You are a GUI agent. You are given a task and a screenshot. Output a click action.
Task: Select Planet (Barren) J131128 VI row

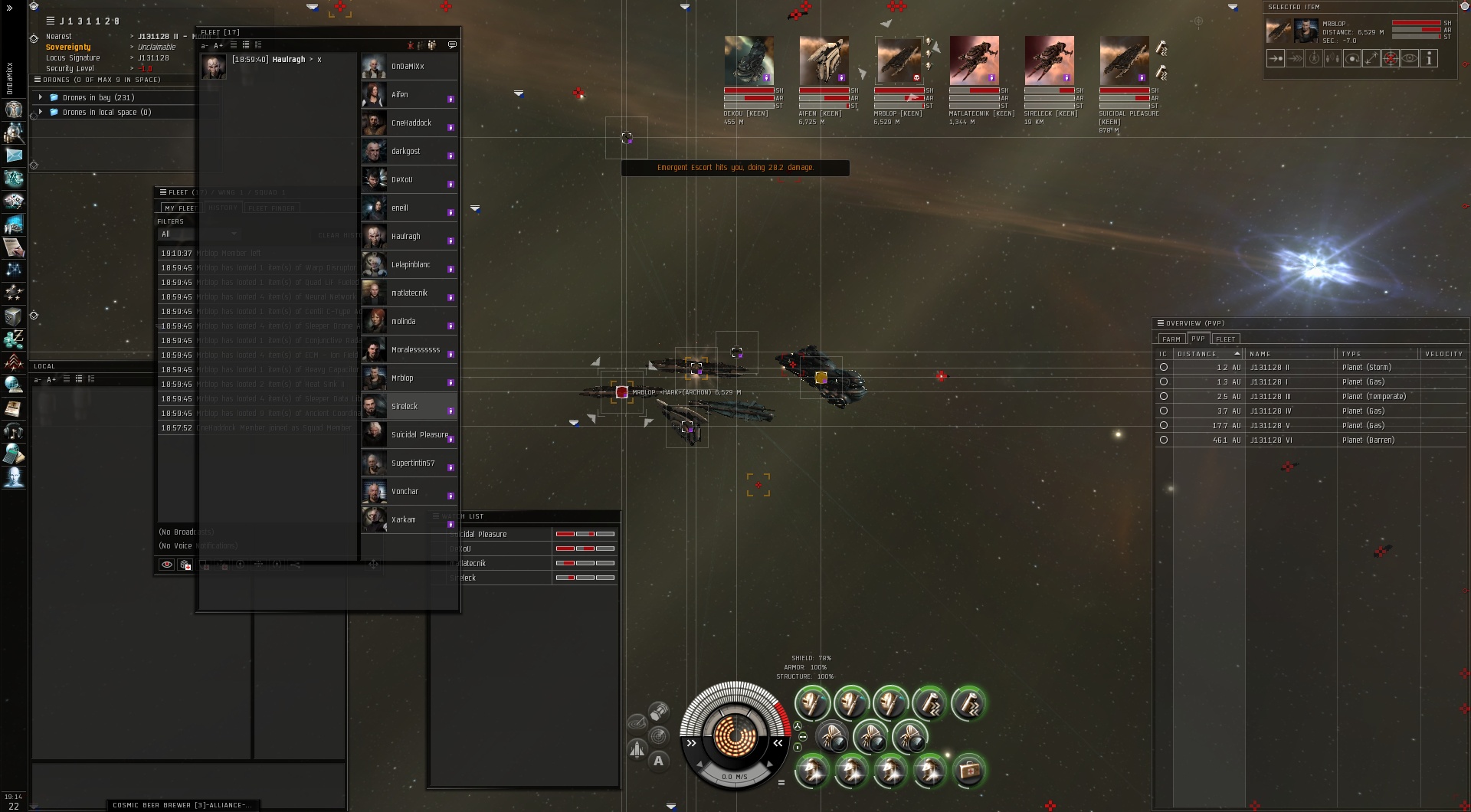click(1270, 440)
